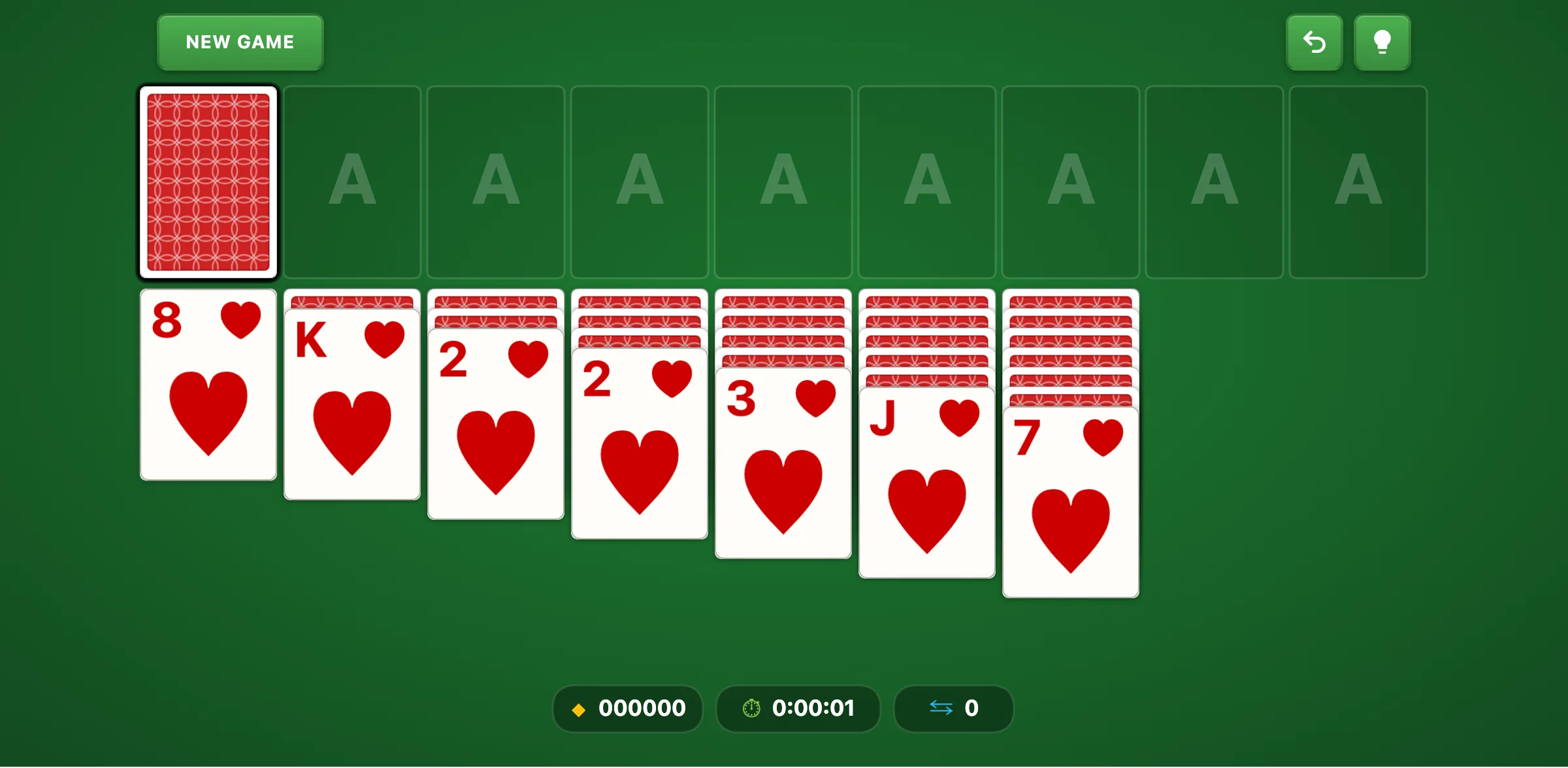
Task: Click the Undo arrow icon
Action: pyautogui.click(x=1315, y=42)
